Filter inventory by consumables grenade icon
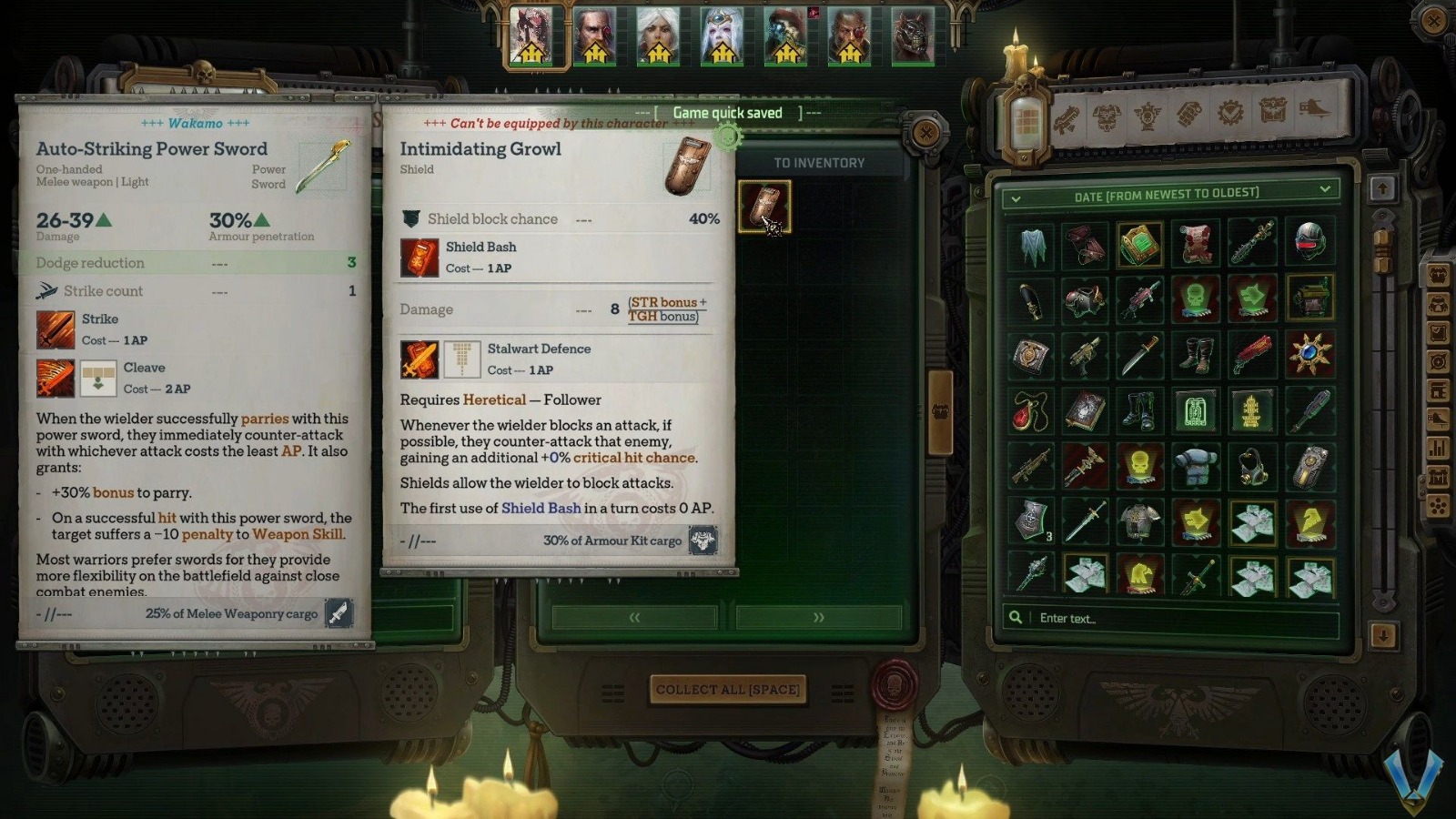Viewport: 1456px width, 819px height. coord(1188,114)
